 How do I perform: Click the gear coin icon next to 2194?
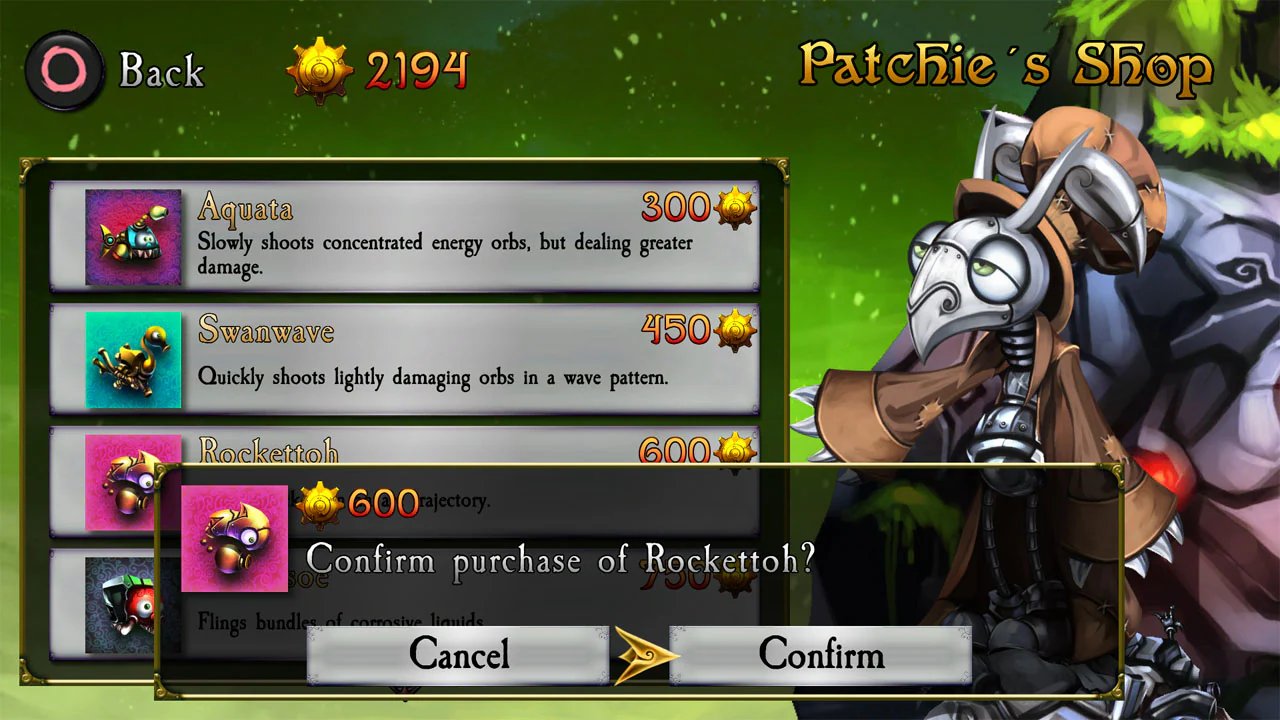[x=321, y=67]
